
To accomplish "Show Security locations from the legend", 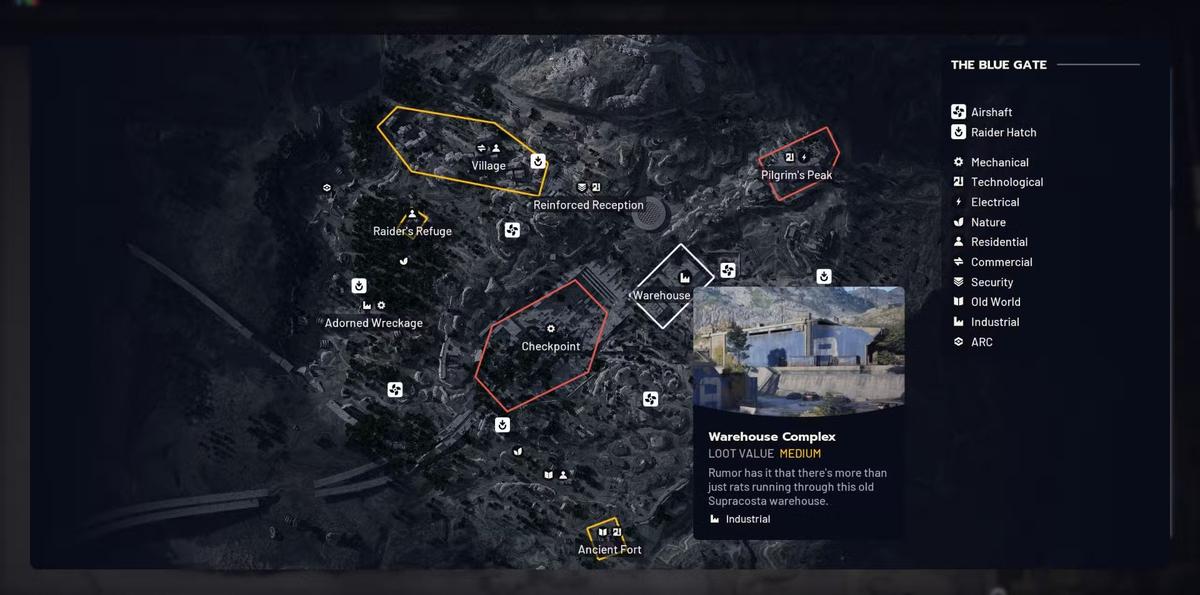I will [x=991, y=282].
